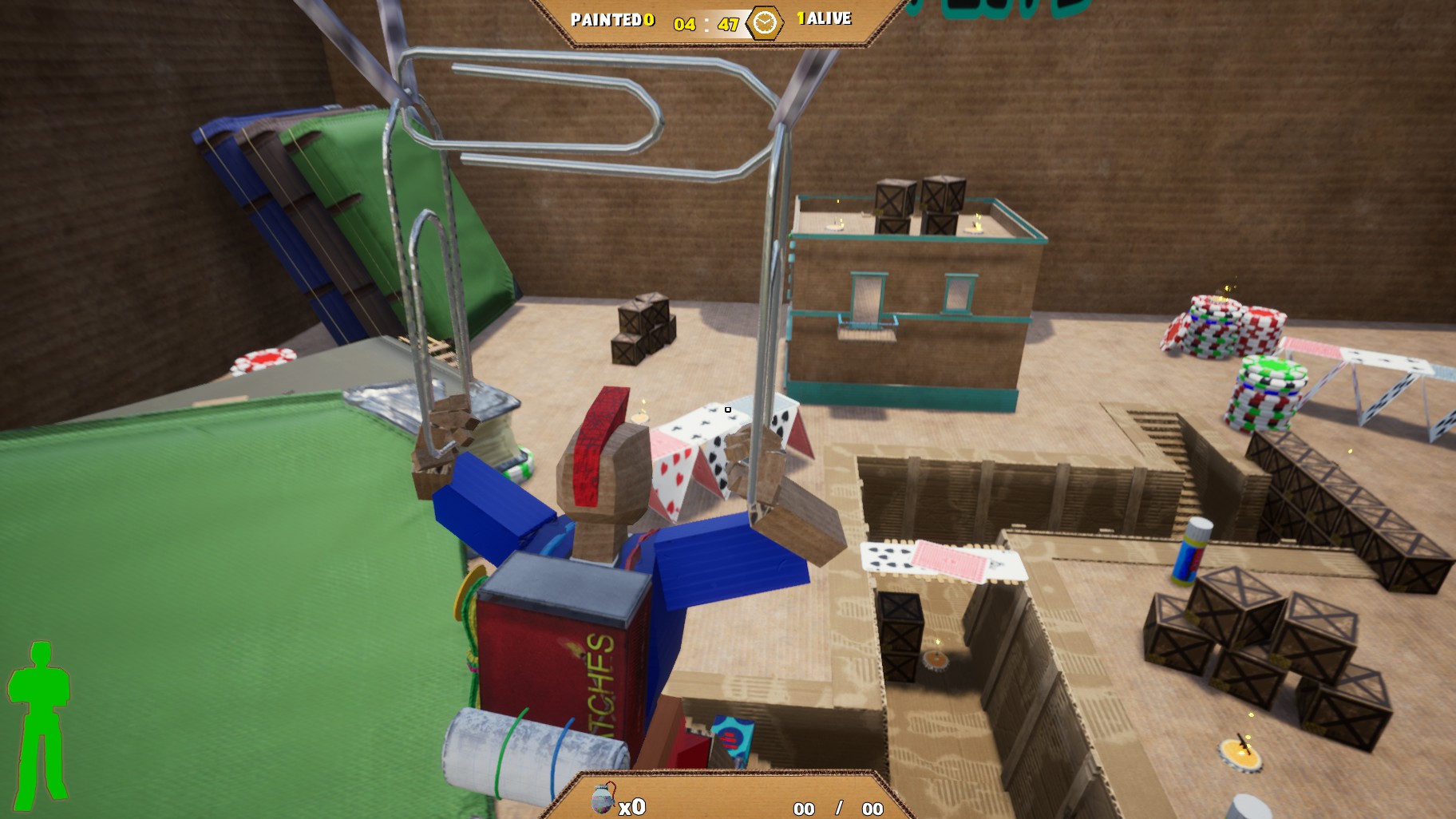This screenshot has height=819, width=1456.
Task: Click the white crosshair at screen center
Action: (x=727, y=409)
